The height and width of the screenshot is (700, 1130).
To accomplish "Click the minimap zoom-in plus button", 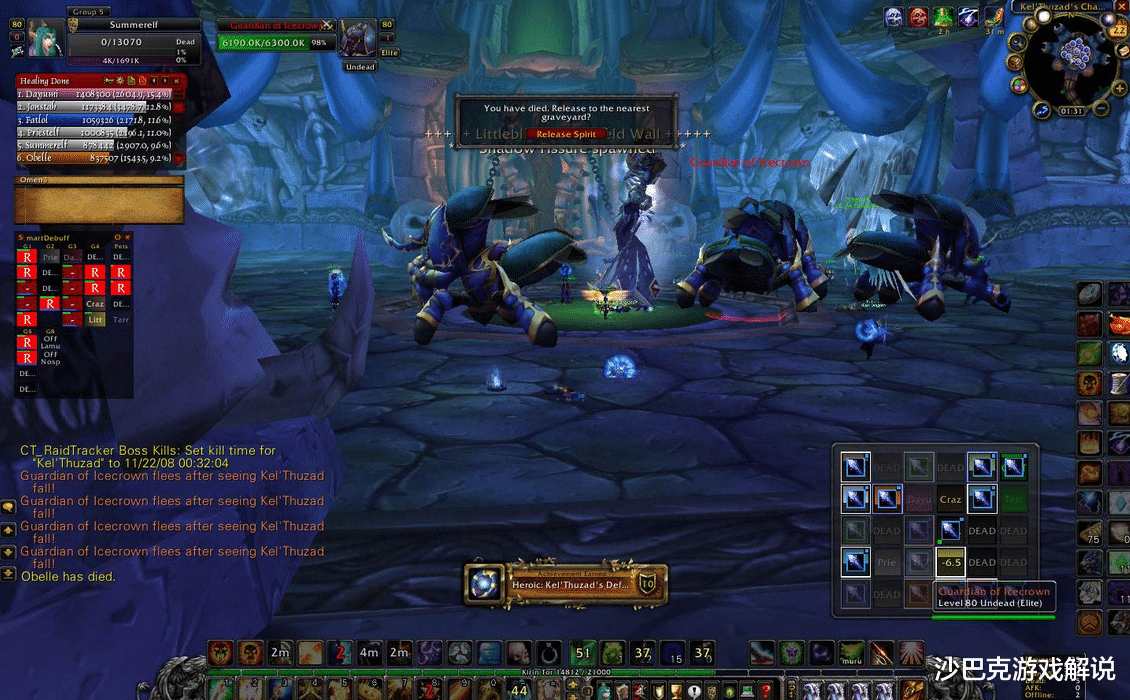I will pyautogui.click(x=1121, y=88).
